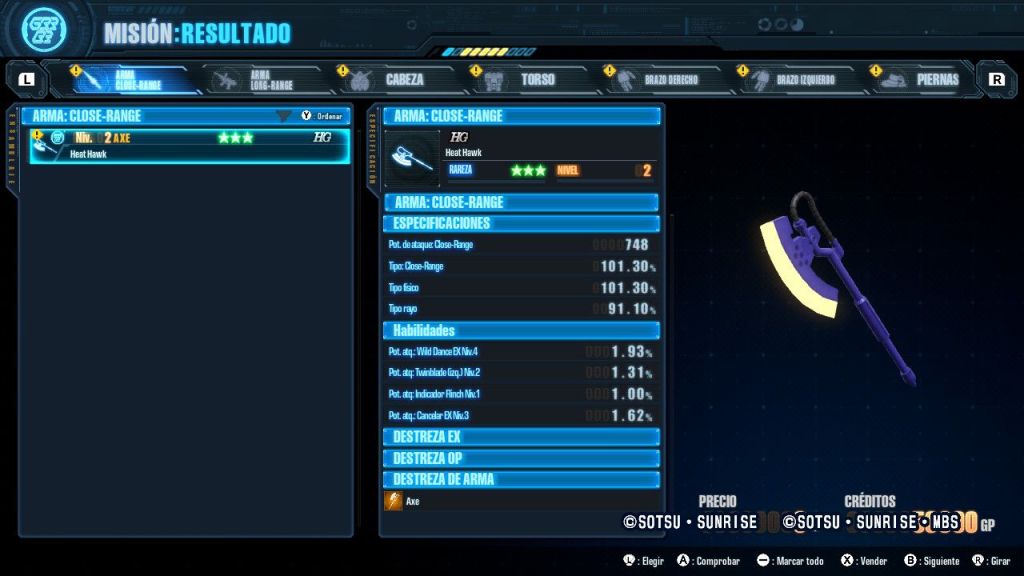Click the Heat Hawk weapon thumbnail
The width and height of the screenshot is (1024, 576).
(x=412, y=158)
